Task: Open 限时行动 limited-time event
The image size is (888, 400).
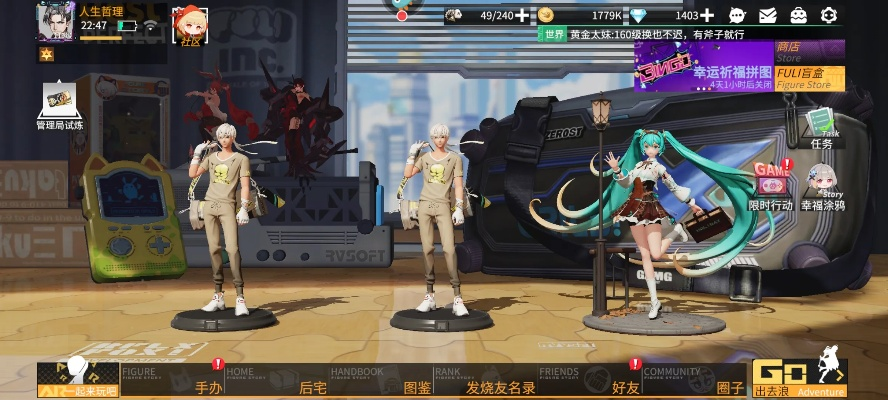Action: (771, 185)
